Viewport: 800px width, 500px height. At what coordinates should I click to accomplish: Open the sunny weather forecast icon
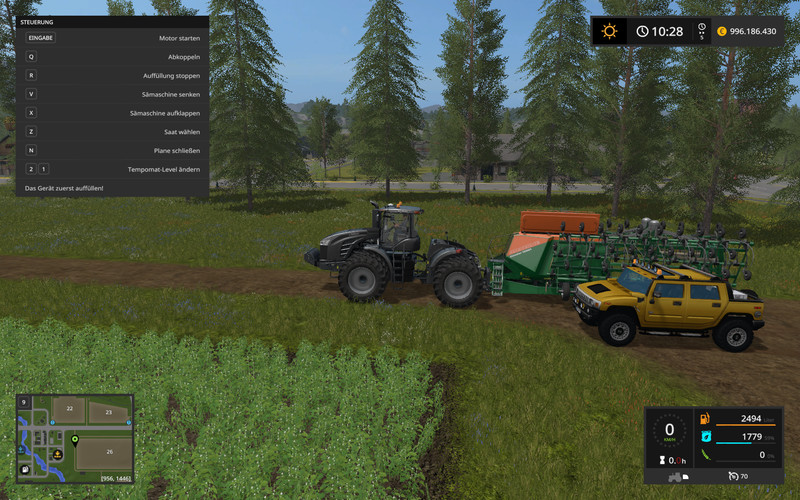pyautogui.click(x=608, y=31)
